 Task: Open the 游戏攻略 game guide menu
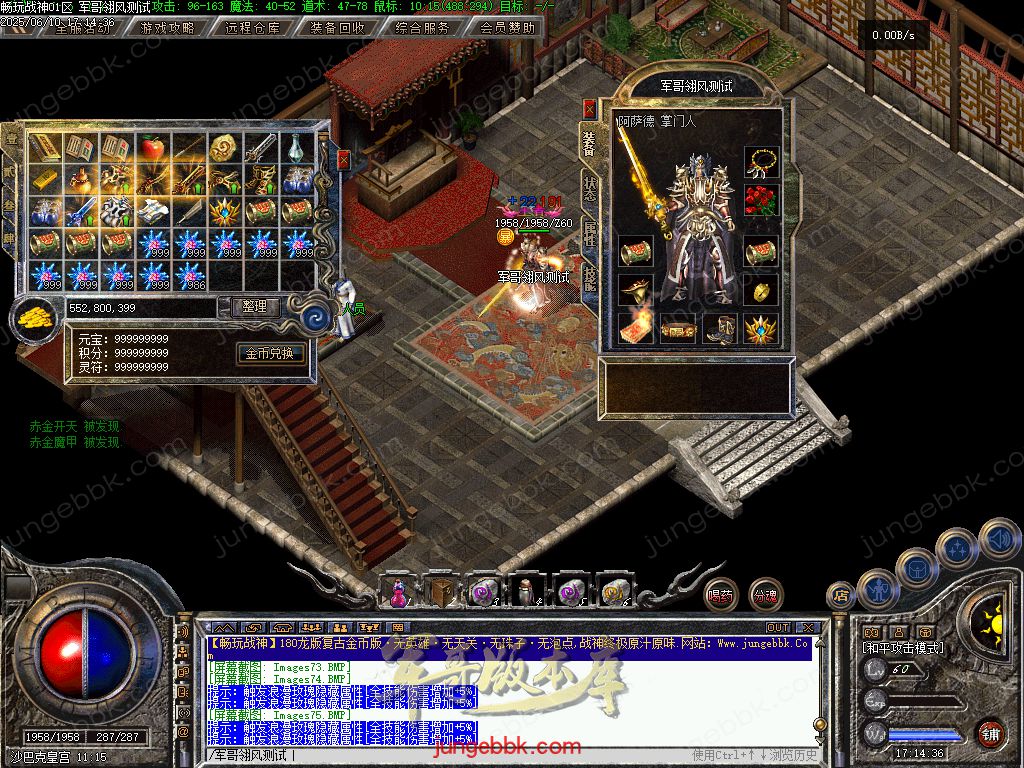click(x=167, y=28)
